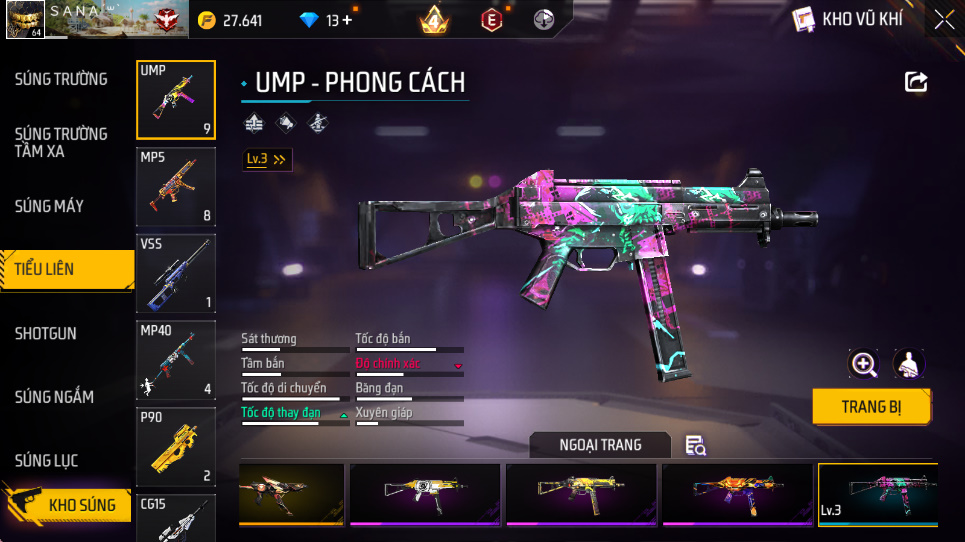
Task: Choose the Shotgun category
Action: (x=46, y=333)
